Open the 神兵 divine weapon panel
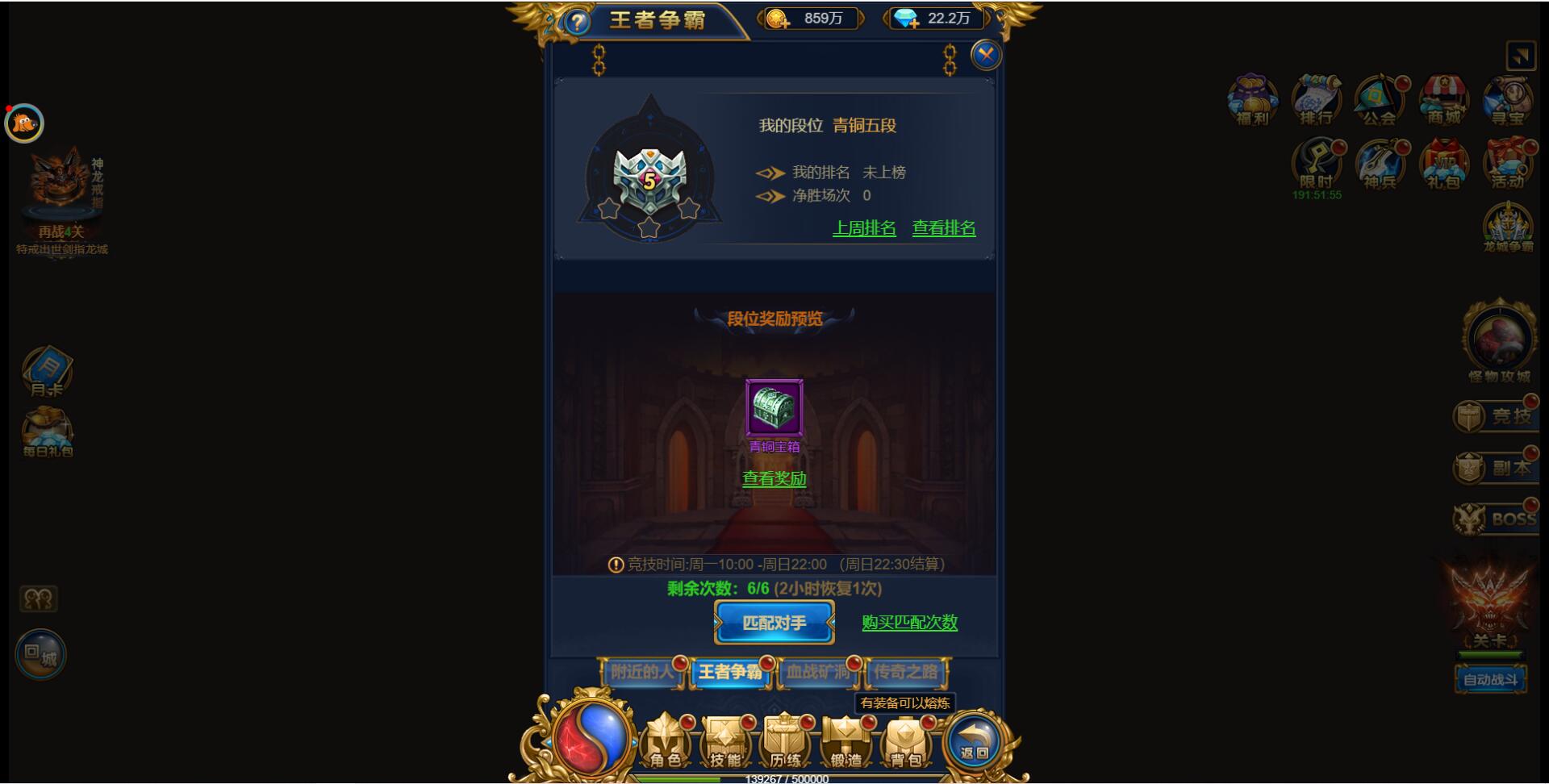The image size is (1549, 784). (x=1380, y=165)
